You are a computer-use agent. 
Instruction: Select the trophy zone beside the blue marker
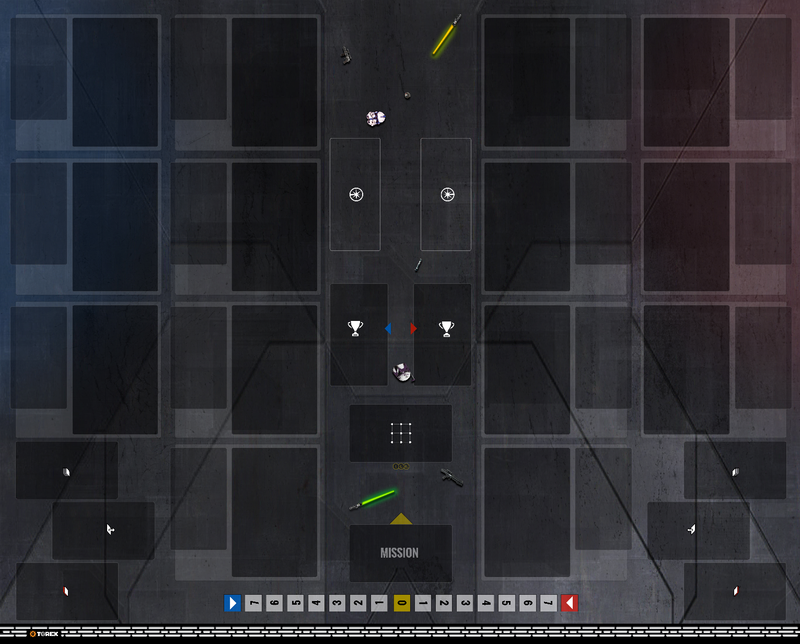click(358, 333)
